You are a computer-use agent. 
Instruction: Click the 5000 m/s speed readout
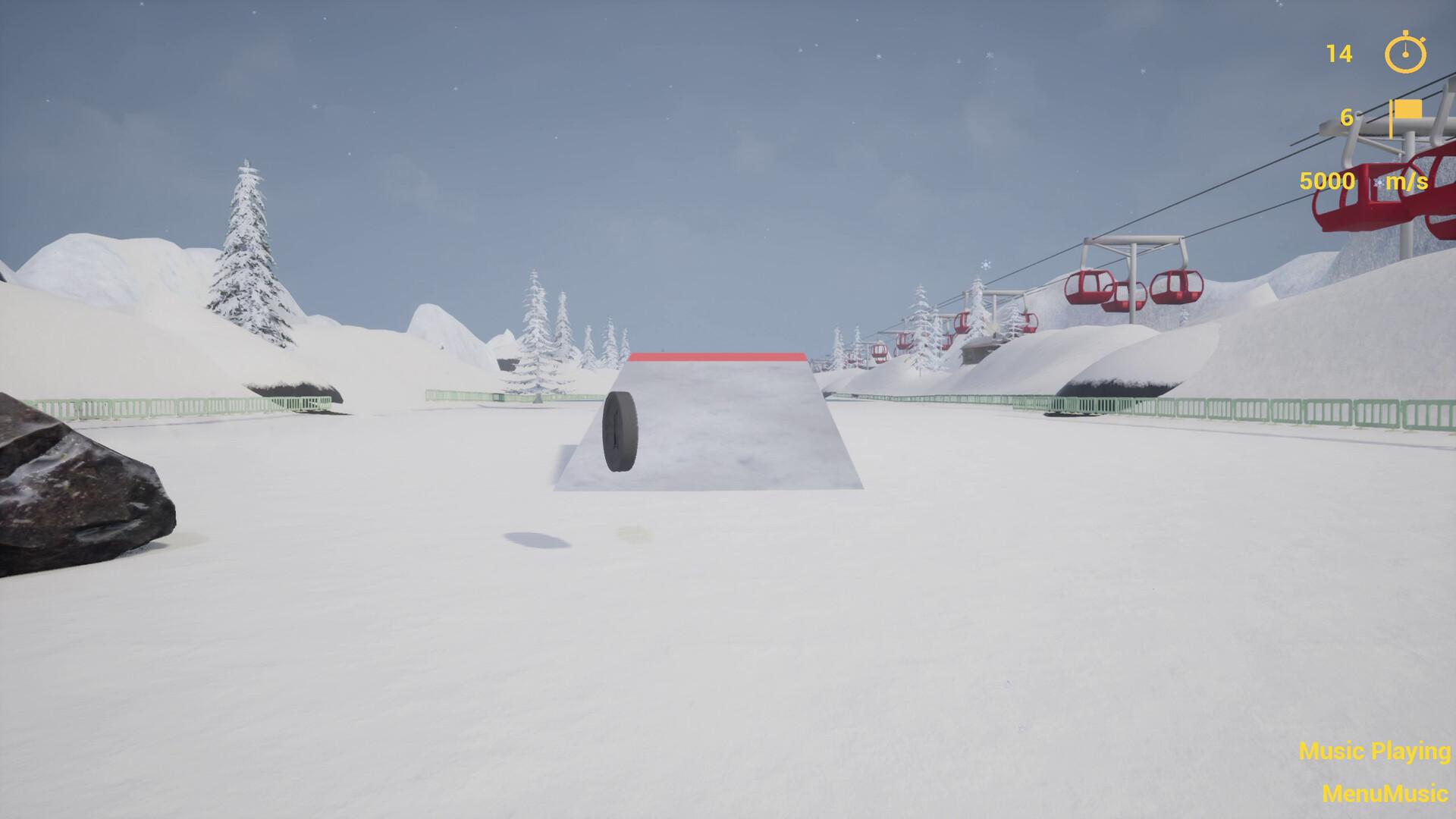pos(1326,181)
